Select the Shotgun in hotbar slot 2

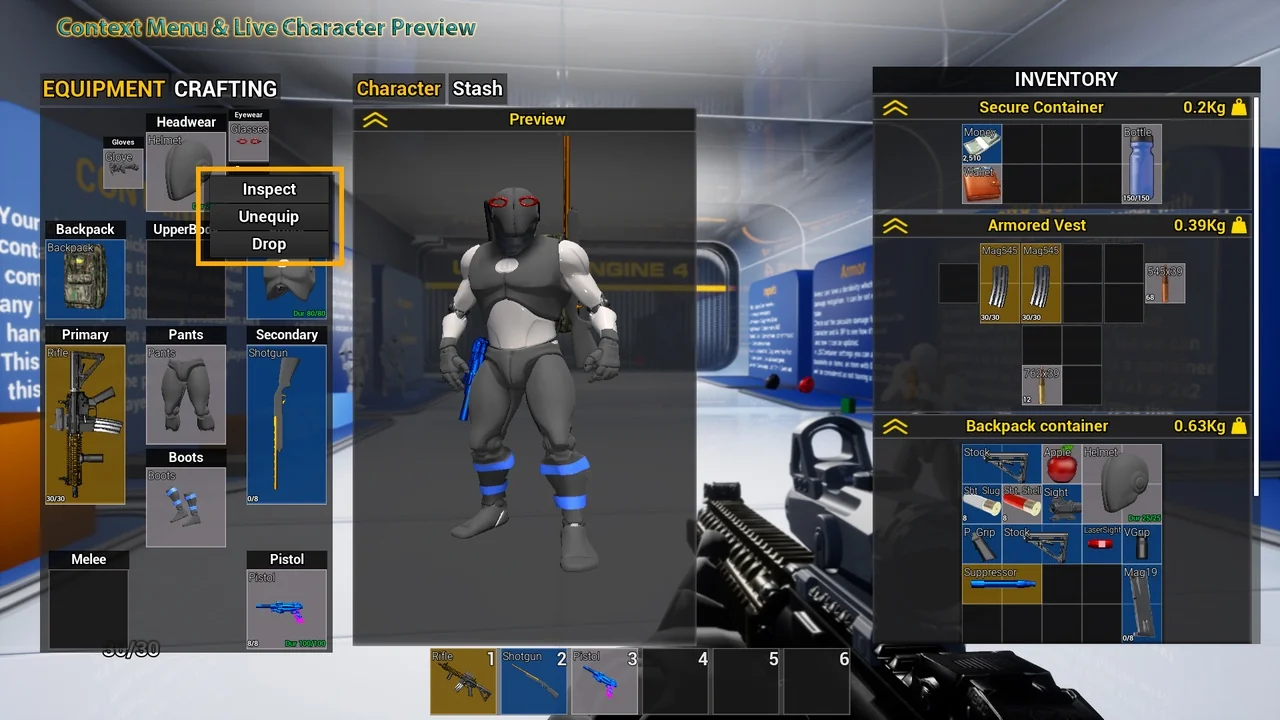point(534,680)
